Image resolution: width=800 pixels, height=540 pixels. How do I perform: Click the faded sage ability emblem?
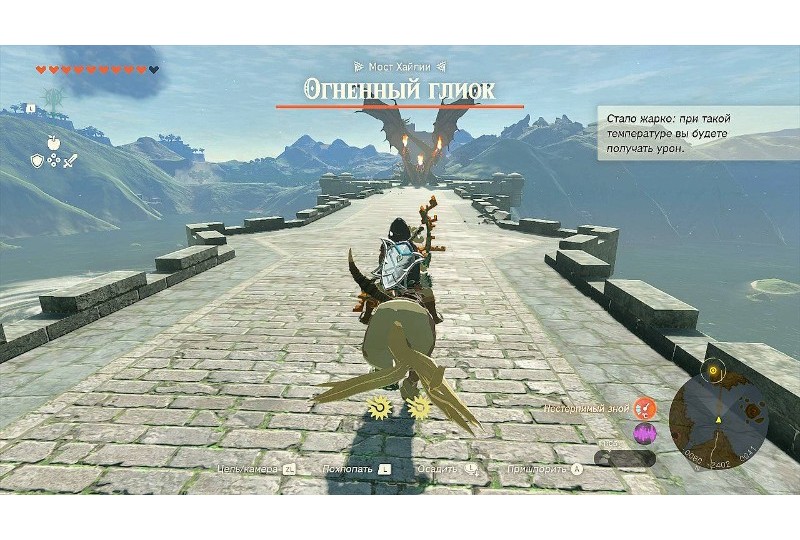coord(52,97)
